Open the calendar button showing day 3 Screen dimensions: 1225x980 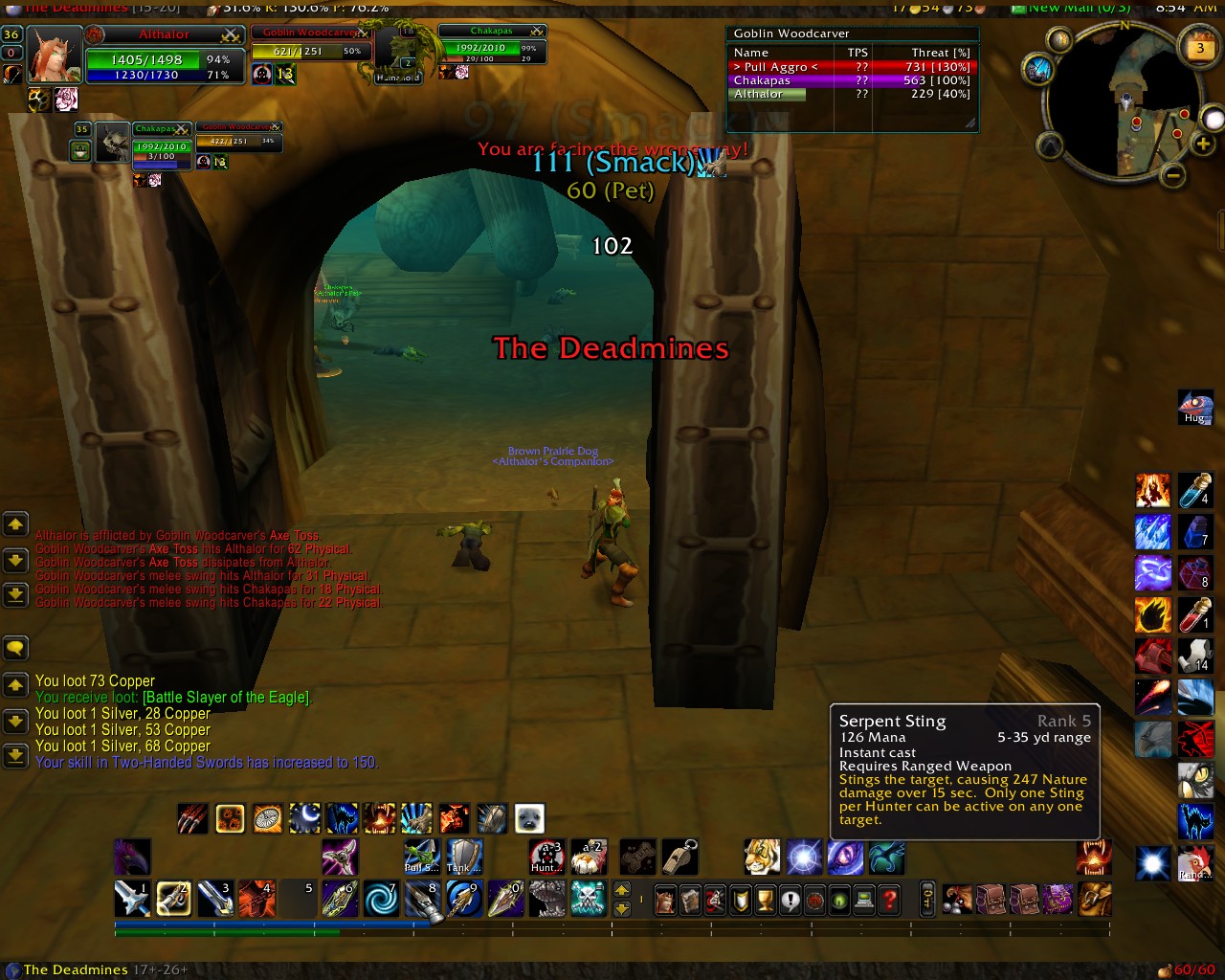coord(1200,48)
